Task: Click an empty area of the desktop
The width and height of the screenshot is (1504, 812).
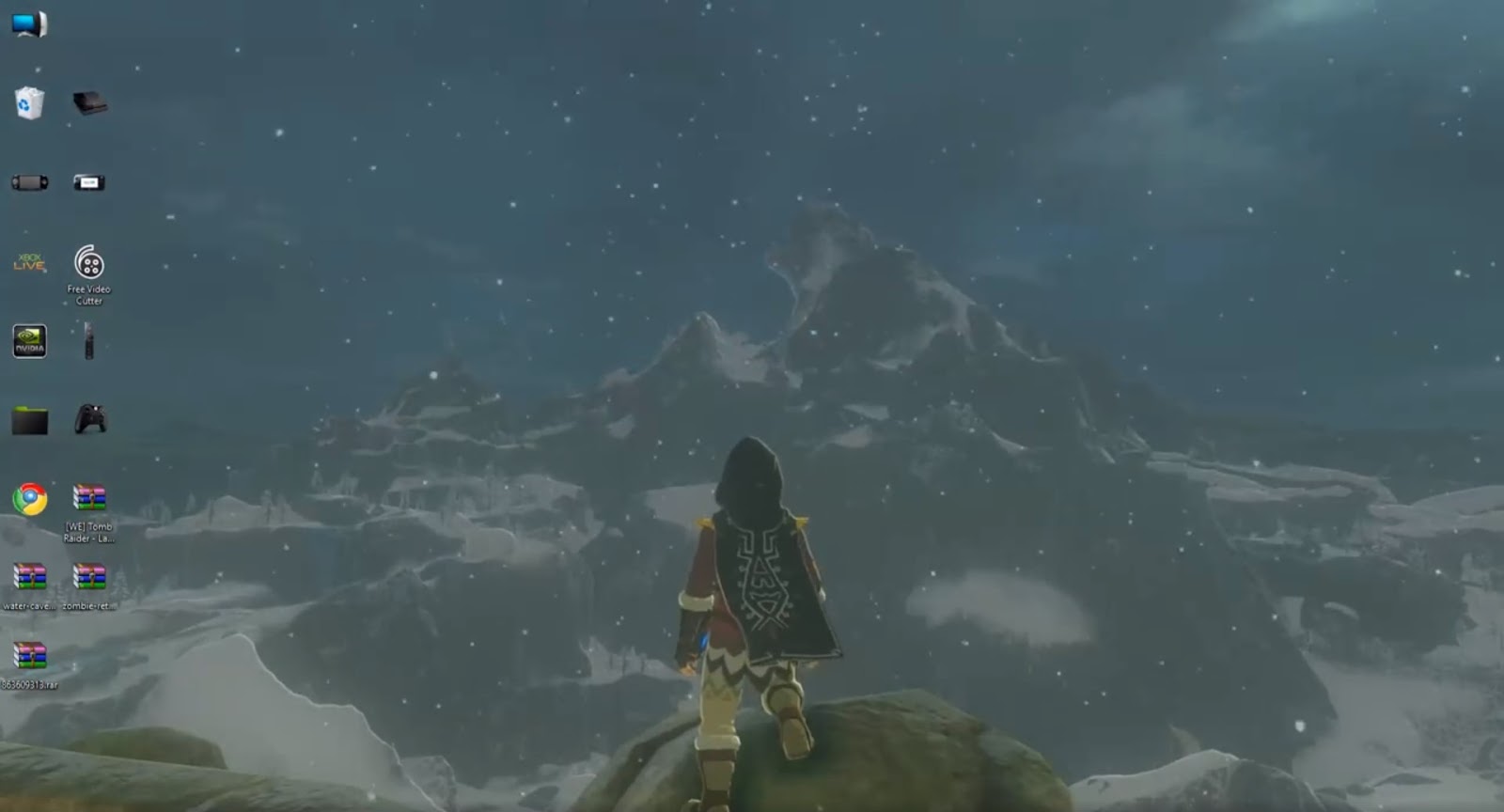Action: pyautogui.click(x=376, y=141)
